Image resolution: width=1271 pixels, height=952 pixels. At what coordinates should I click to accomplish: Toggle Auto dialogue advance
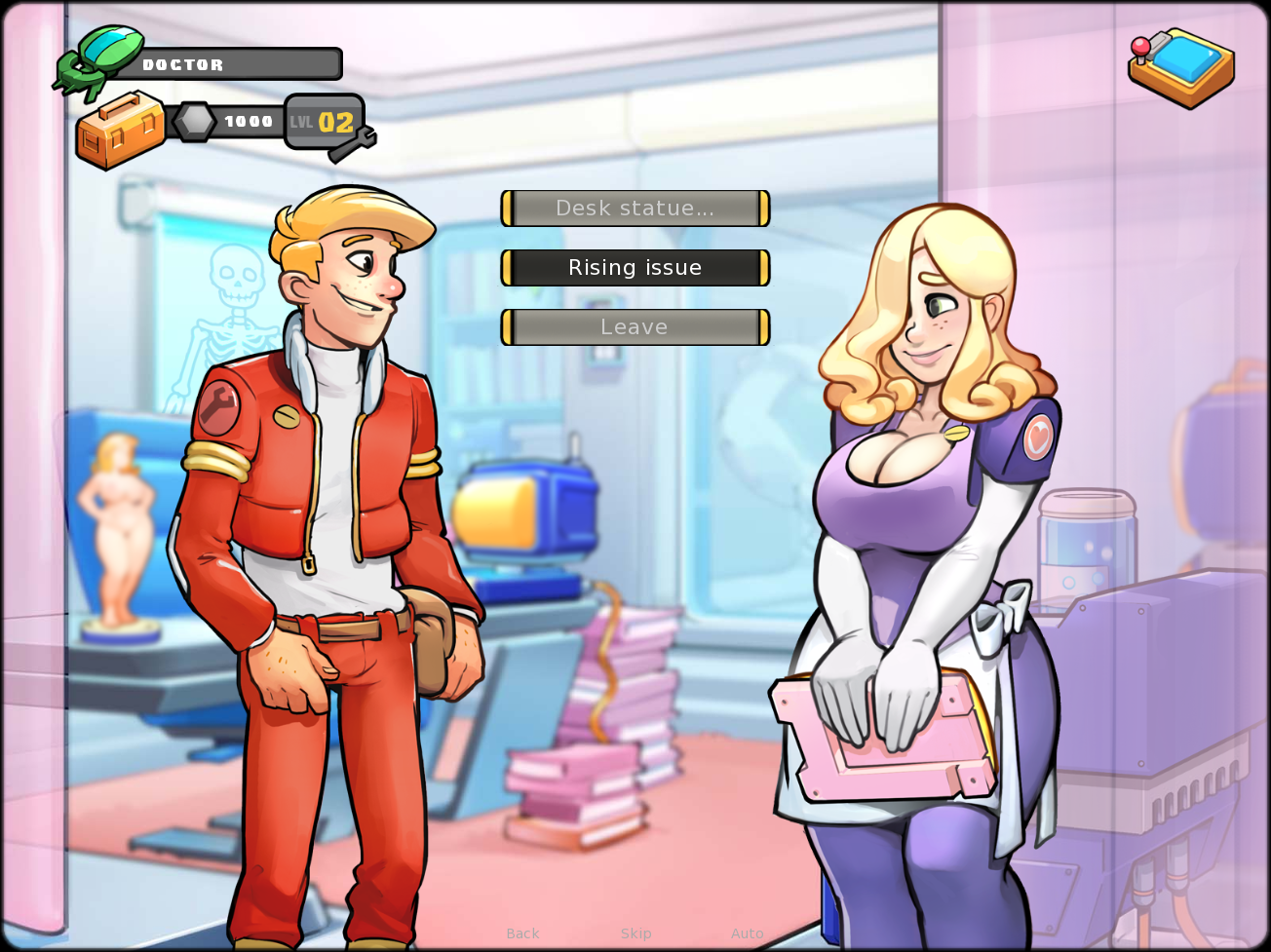(x=748, y=933)
